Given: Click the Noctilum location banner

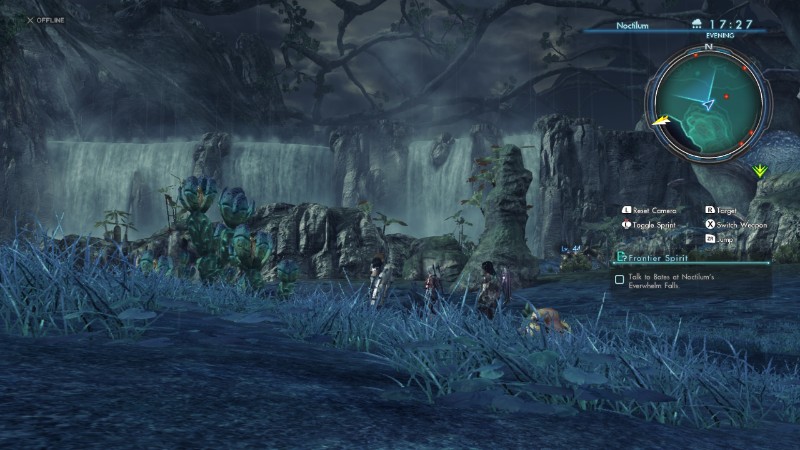Looking at the screenshot, I should tap(632, 23).
